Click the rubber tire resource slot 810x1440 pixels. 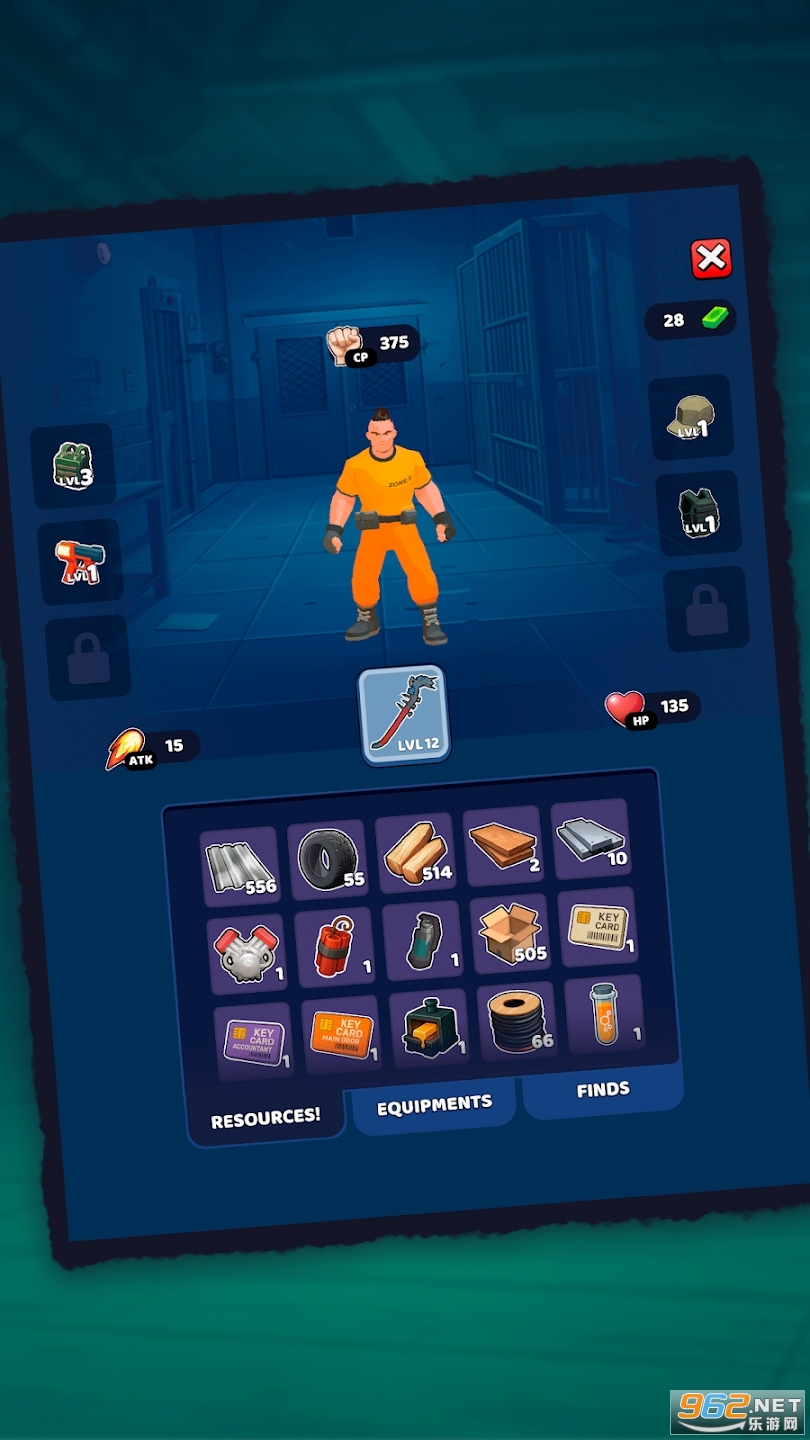pos(328,859)
